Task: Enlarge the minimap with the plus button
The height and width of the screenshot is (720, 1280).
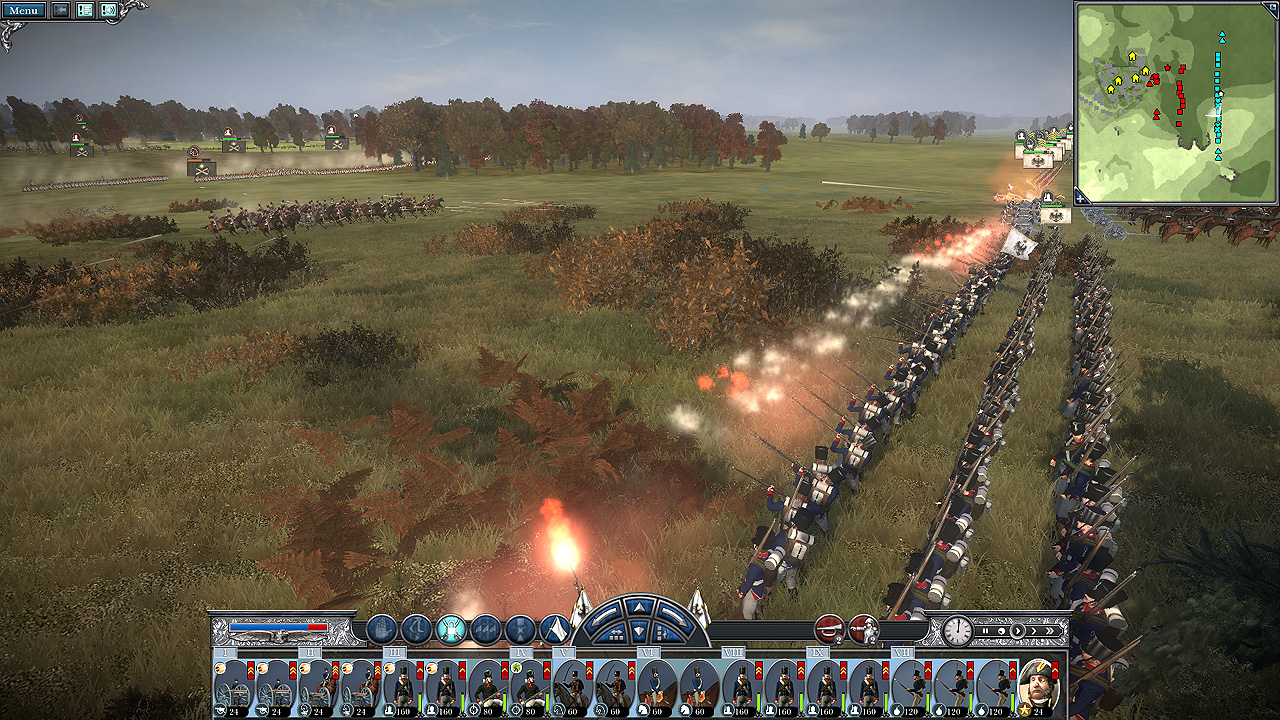Action: click(x=1082, y=196)
